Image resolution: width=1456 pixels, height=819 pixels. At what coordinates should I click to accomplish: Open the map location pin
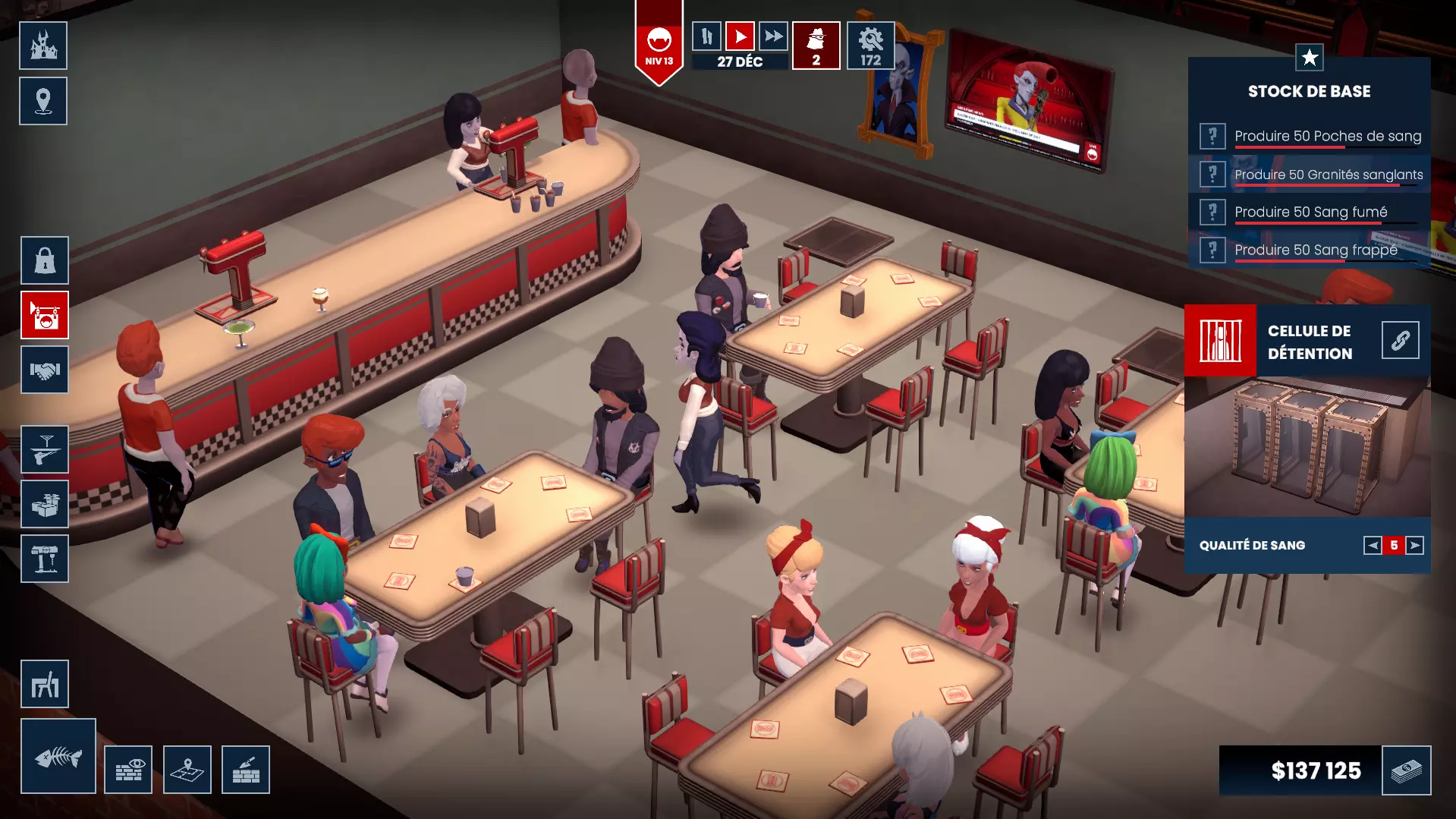click(43, 101)
